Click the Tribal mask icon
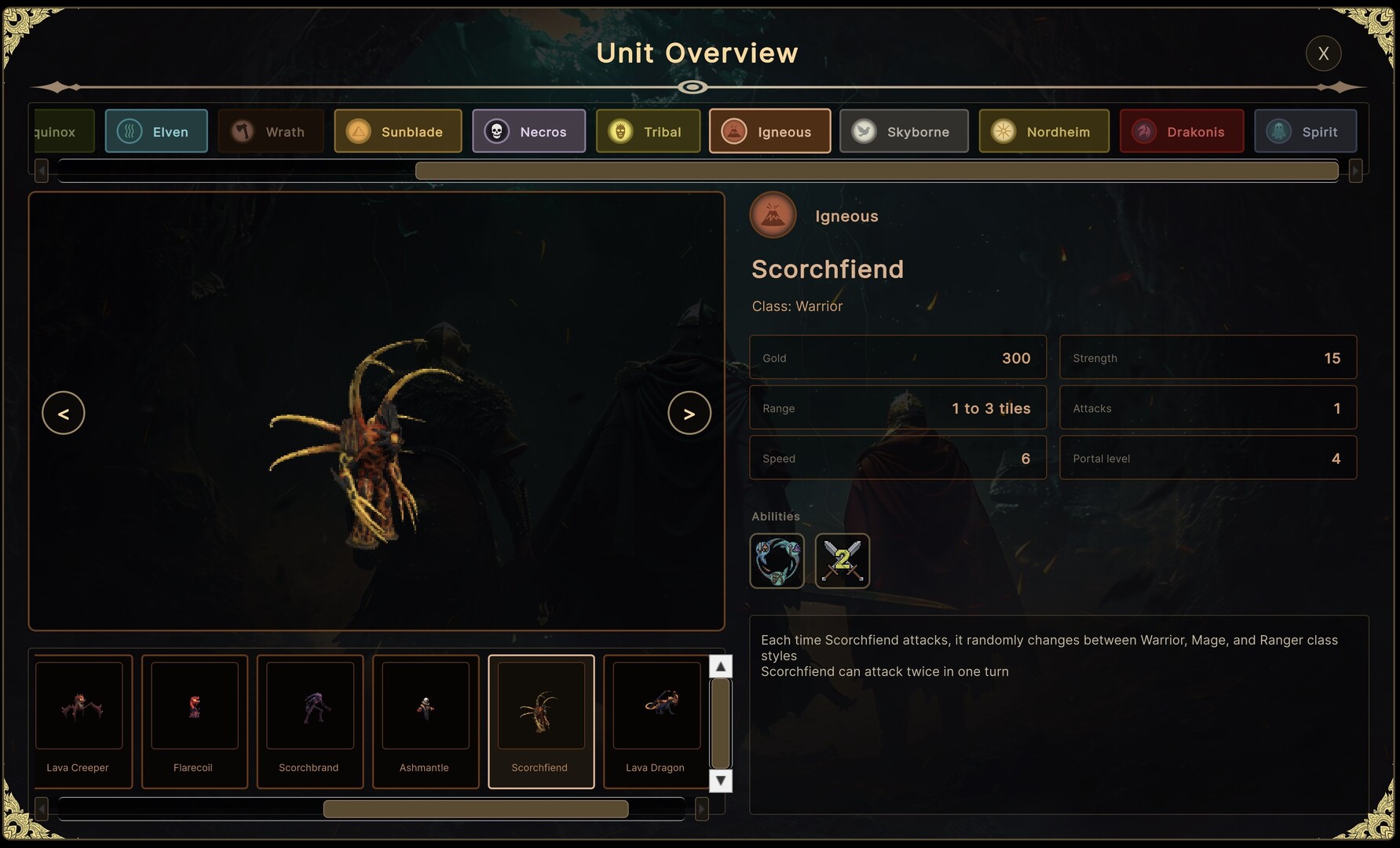Viewport: 1400px width, 848px height. click(x=620, y=131)
